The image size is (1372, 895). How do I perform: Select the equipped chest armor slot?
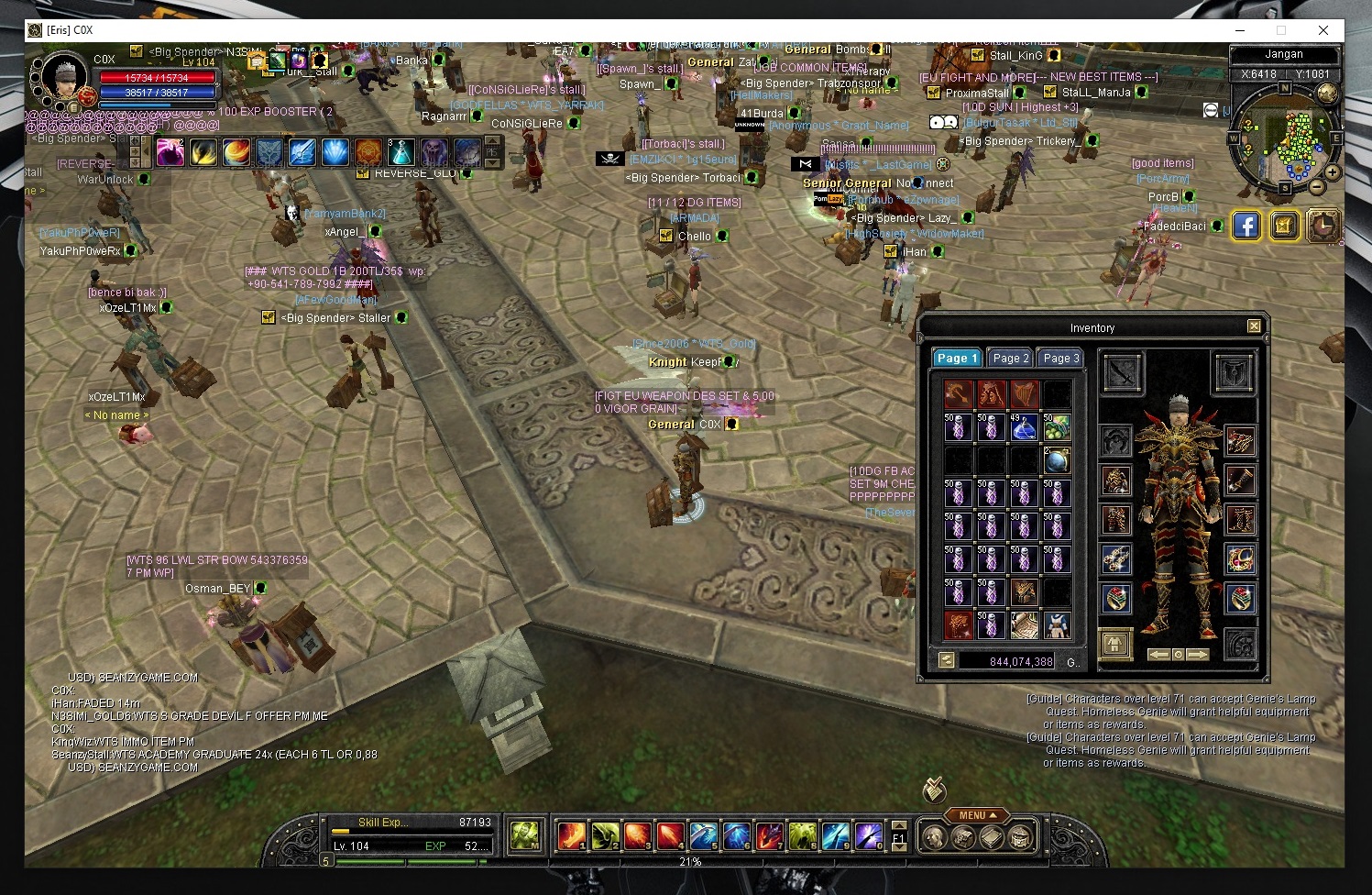tap(1115, 481)
